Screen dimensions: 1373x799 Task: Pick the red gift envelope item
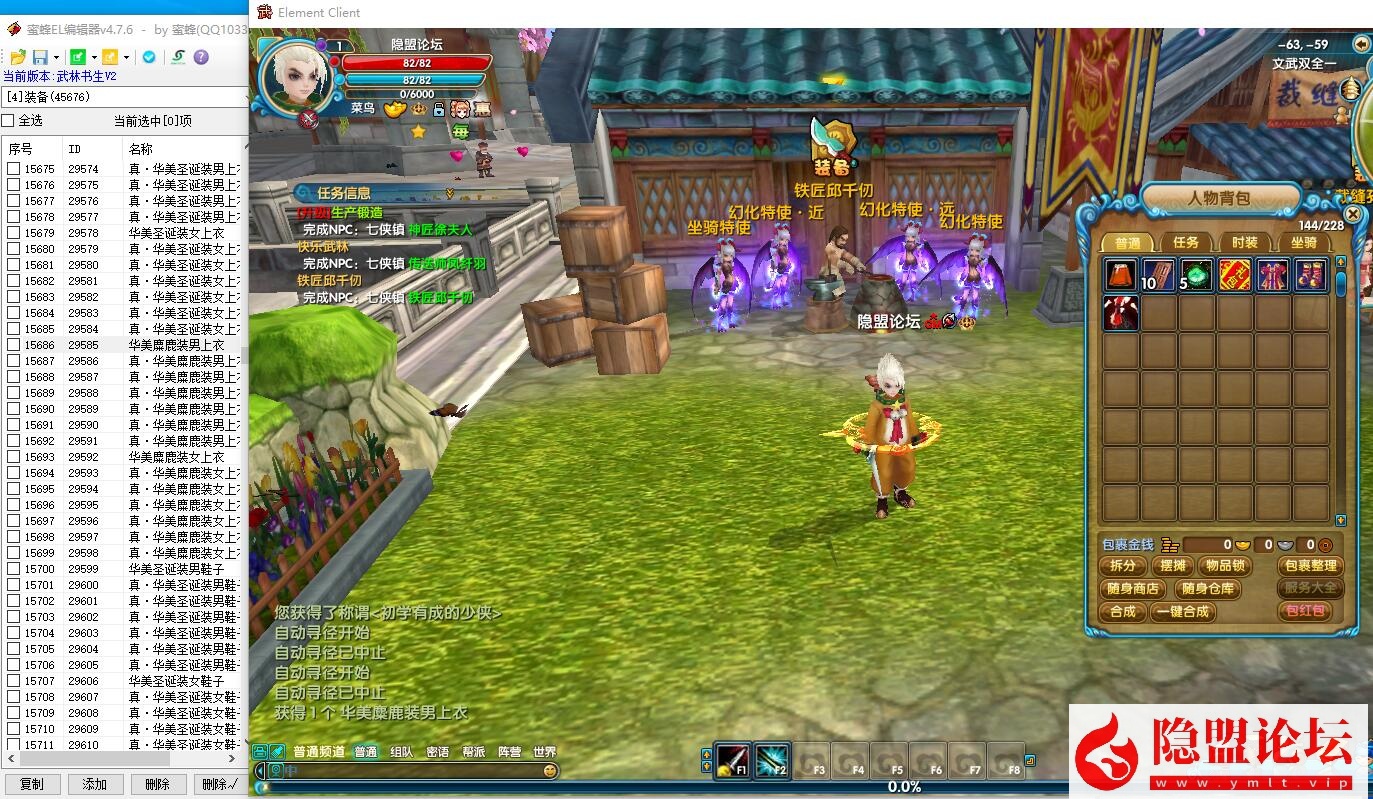coord(1235,275)
